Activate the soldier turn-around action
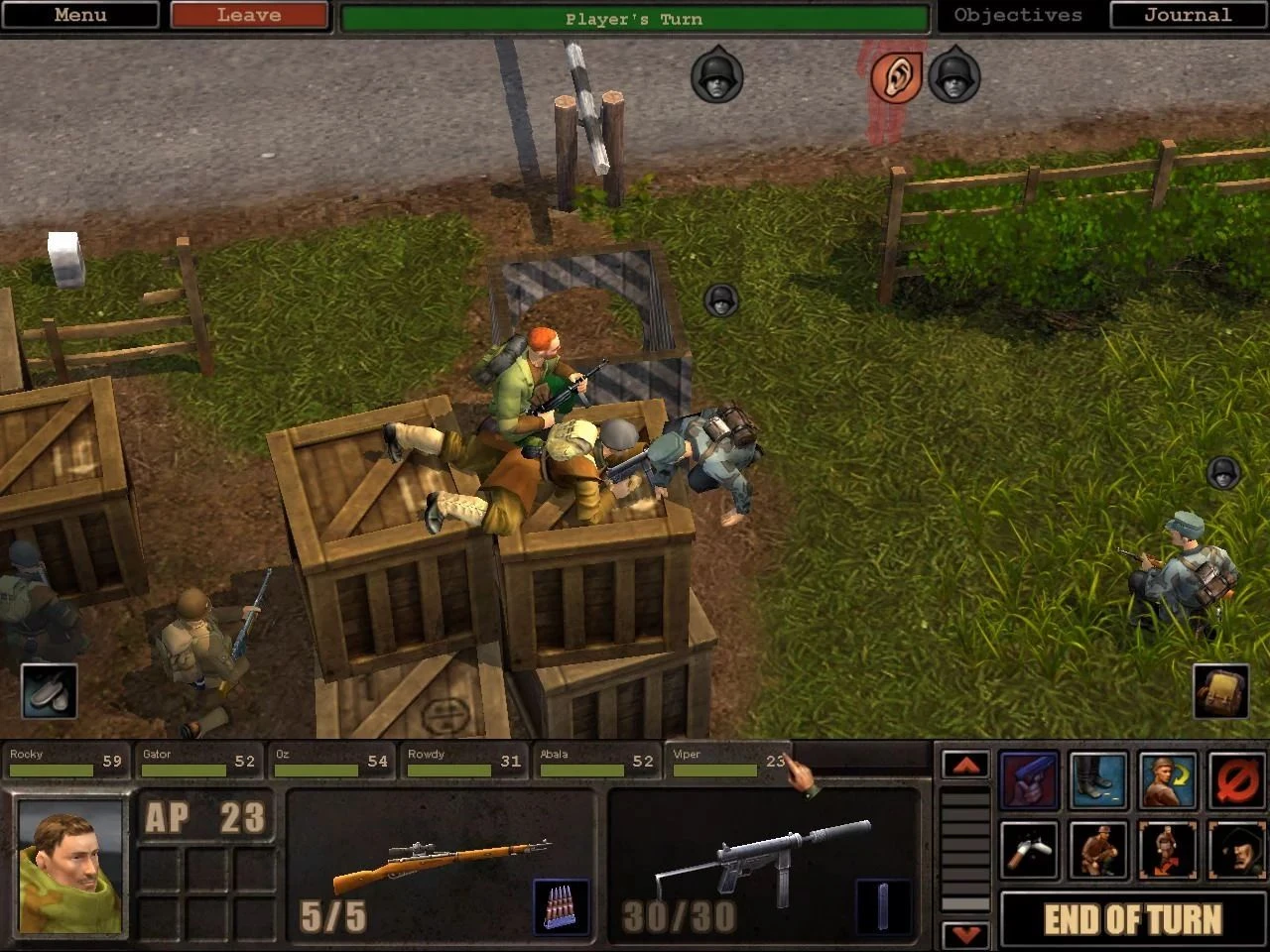 (x=1168, y=780)
